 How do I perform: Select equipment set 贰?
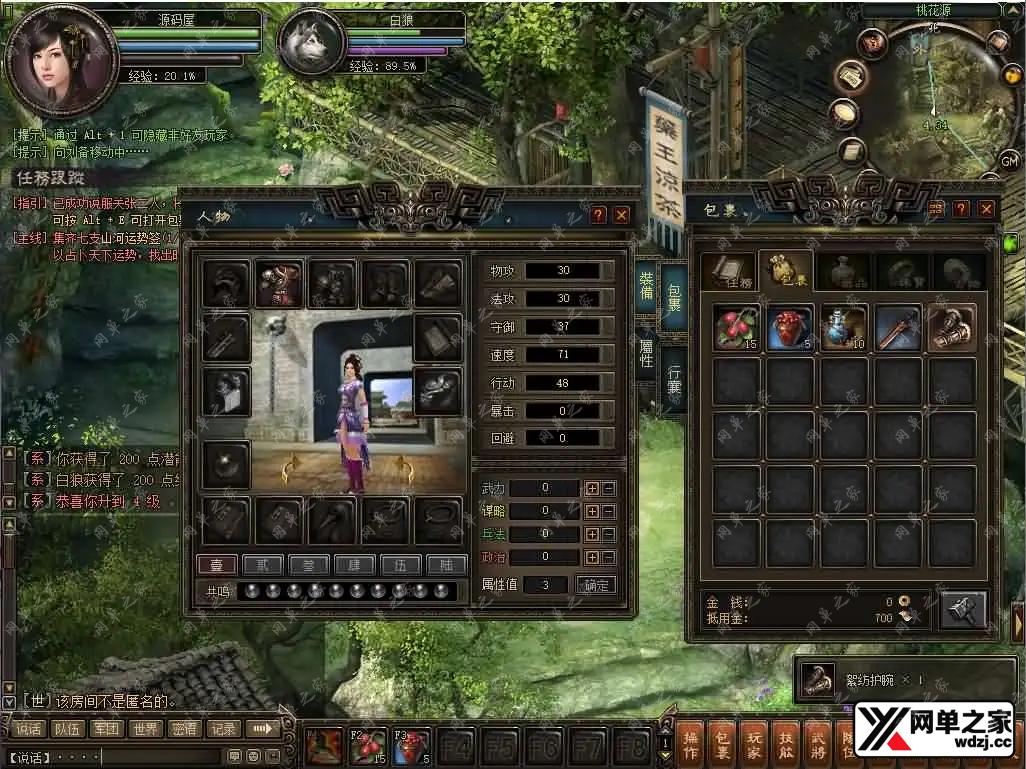coord(264,565)
